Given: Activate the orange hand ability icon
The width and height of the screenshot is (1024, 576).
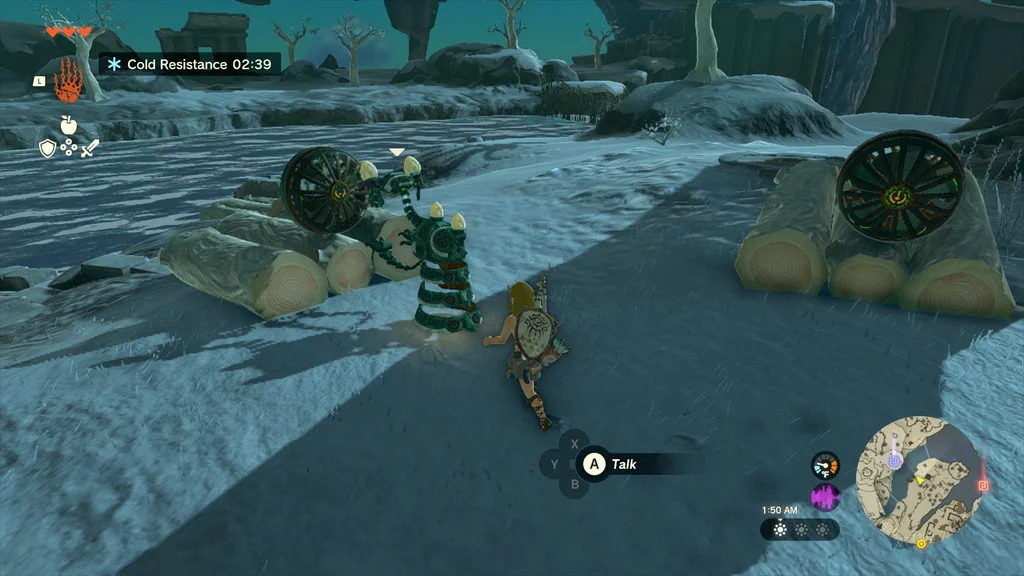Looking at the screenshot, I should click(x=68, y=80).
